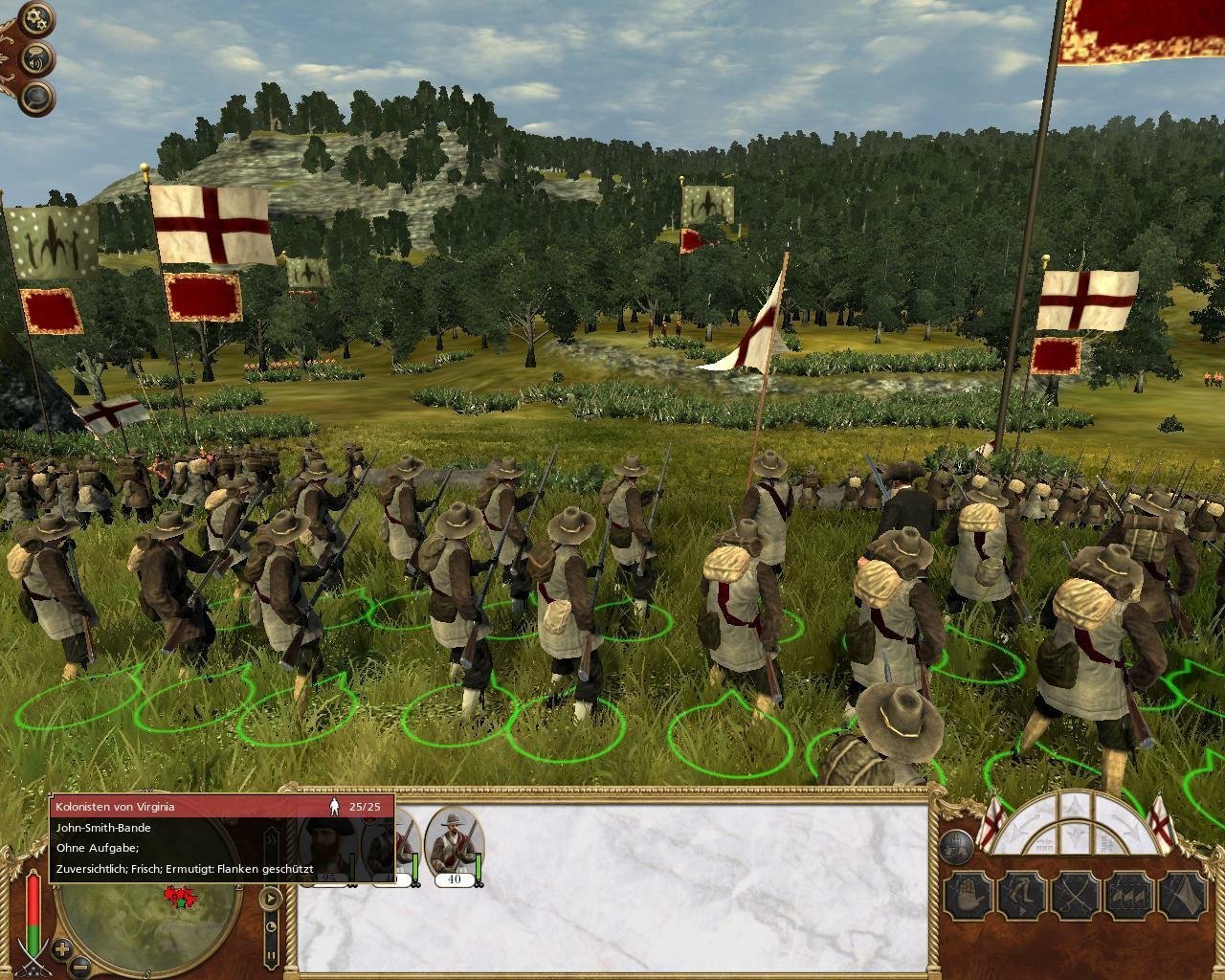
Task: Click the clock time control button
Action: pos(272,925)
